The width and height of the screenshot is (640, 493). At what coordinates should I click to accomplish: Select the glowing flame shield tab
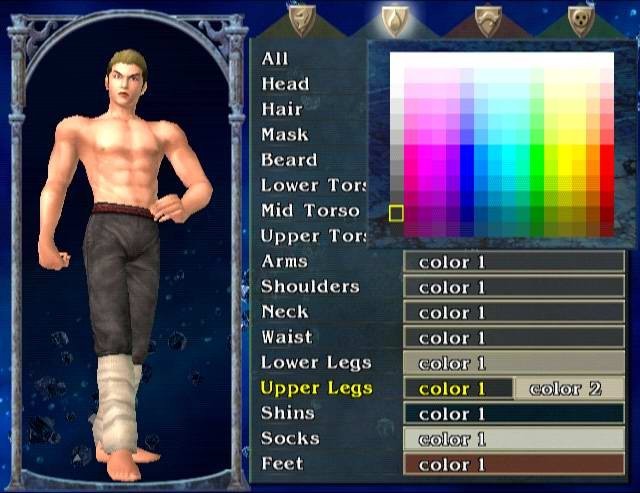point(393,19)
